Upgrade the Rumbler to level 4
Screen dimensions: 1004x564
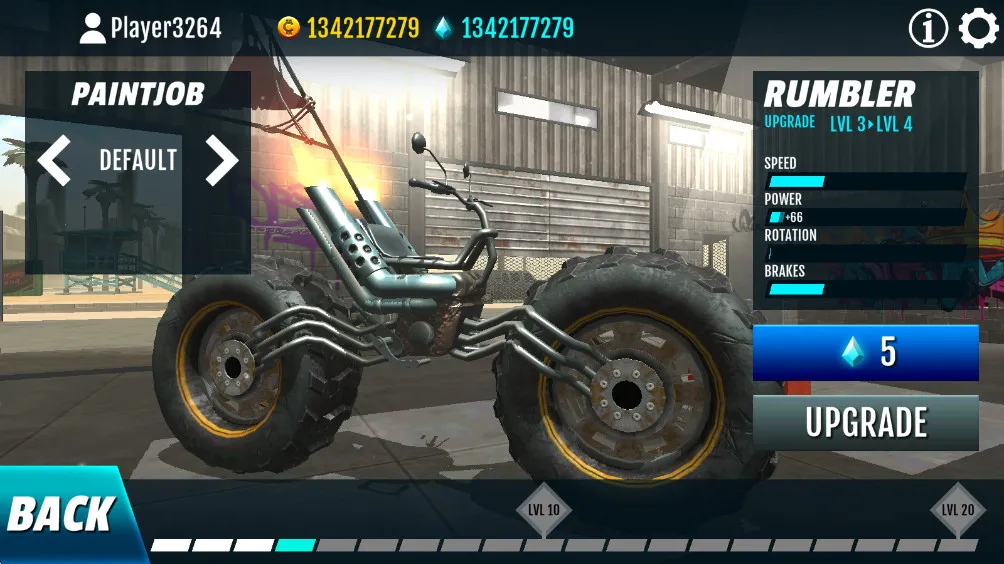coord(866,422)
